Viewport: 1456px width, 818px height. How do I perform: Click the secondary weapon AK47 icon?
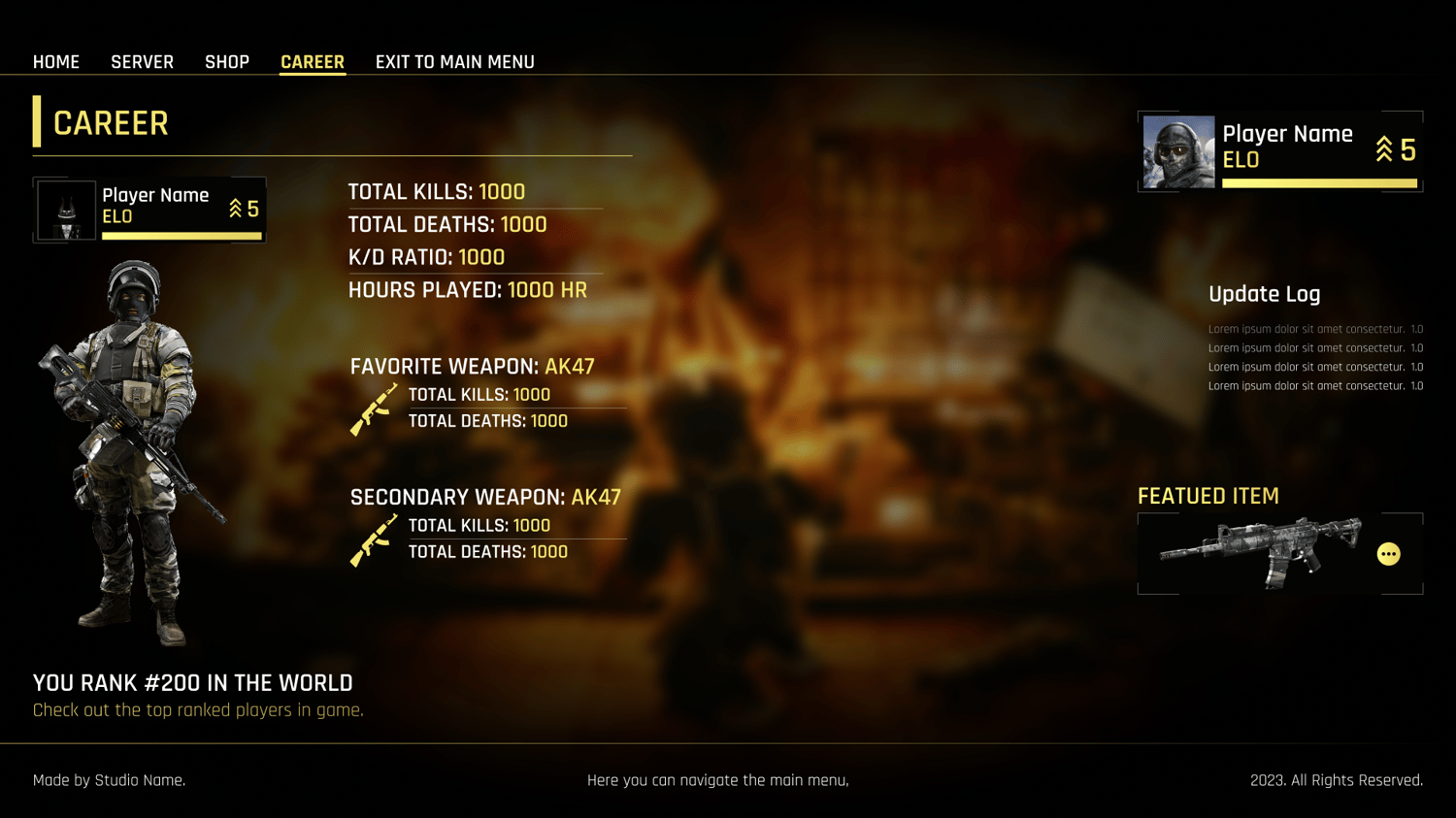[x=374, y=540]
